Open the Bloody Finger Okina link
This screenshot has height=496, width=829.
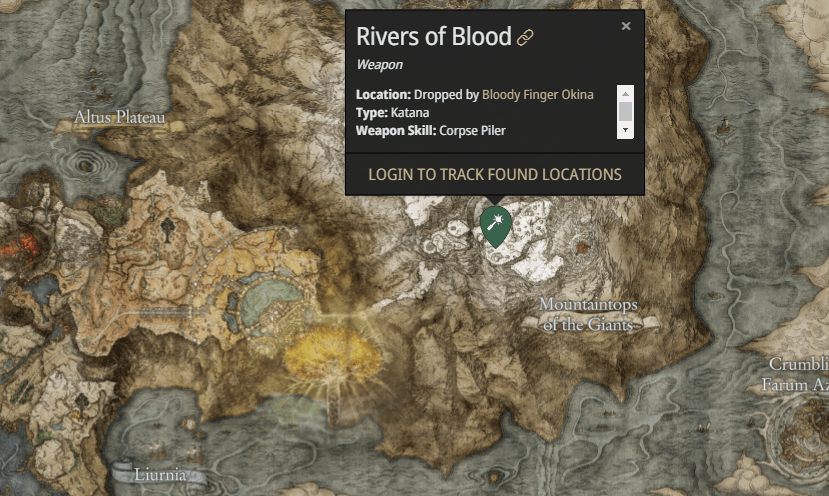pos(537,95)
